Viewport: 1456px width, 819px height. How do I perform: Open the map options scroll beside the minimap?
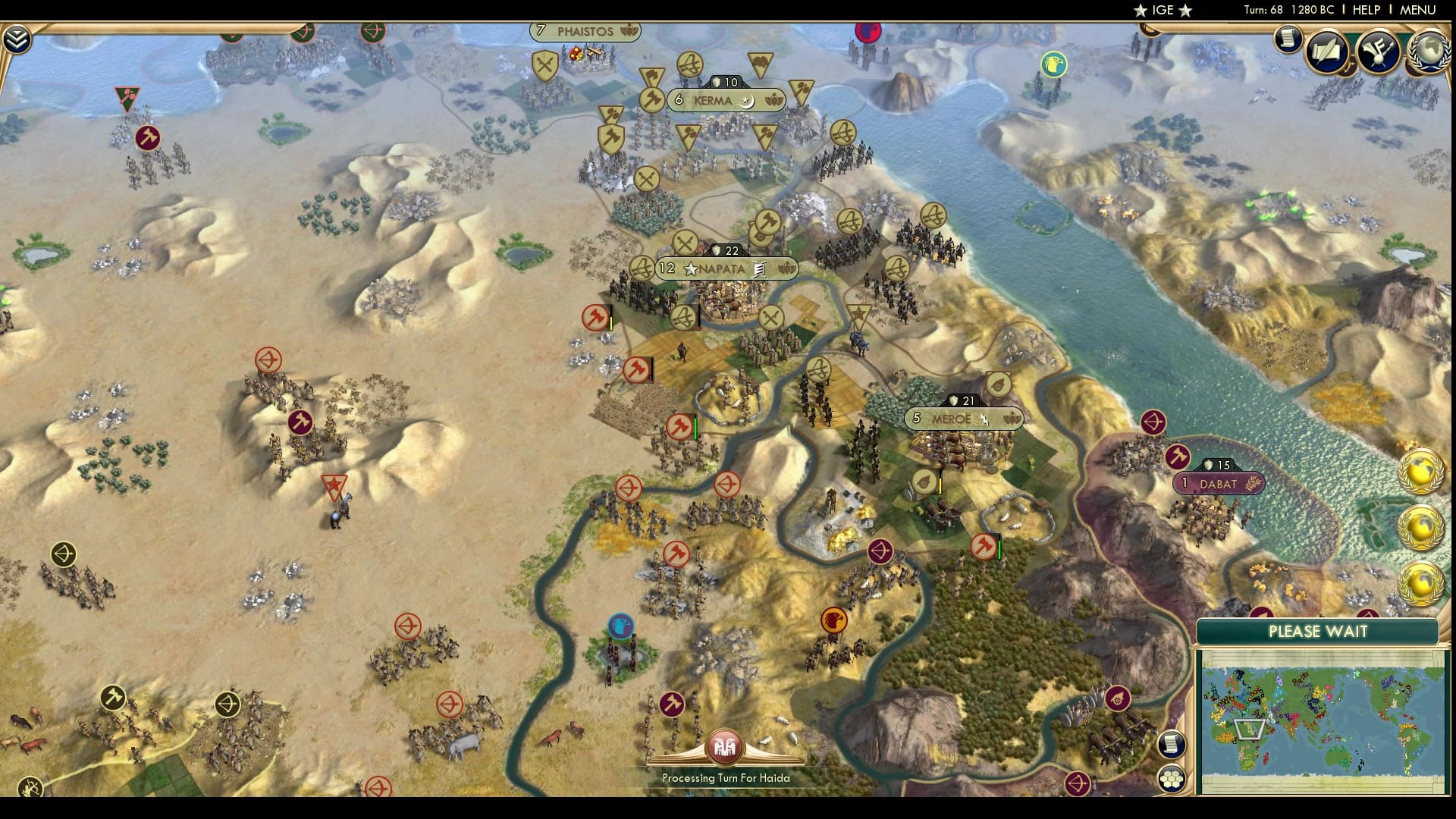[1172, 744]
